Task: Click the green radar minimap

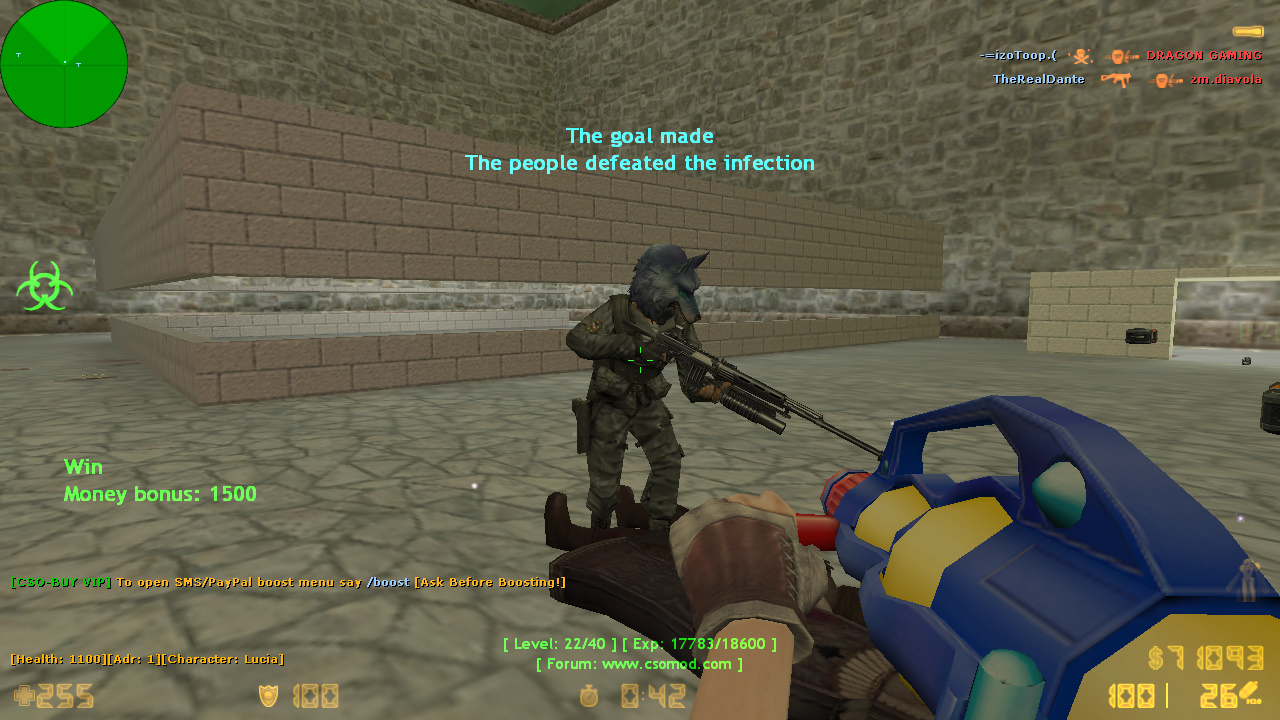Action: coord(64,64)
